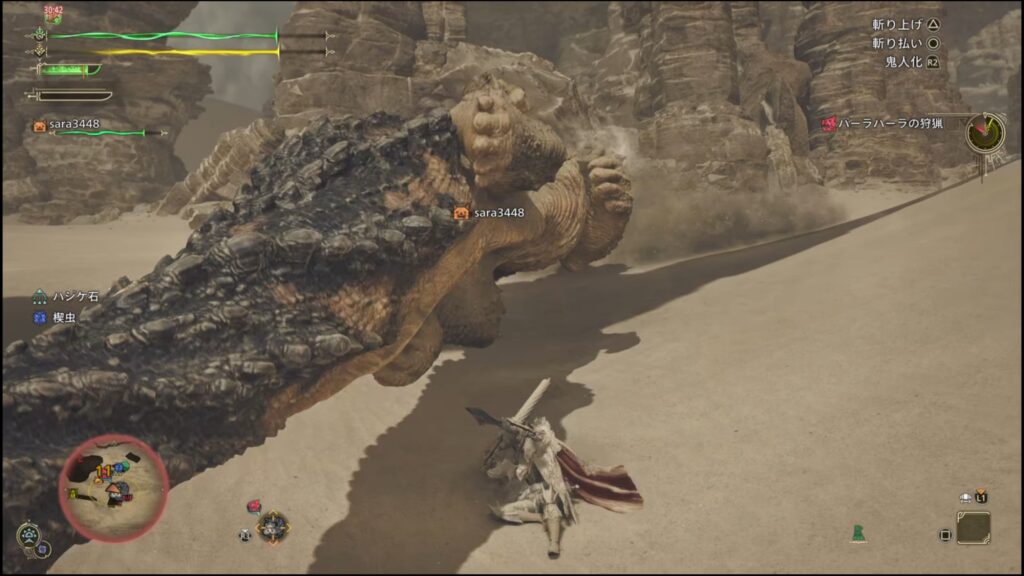The width and height of the screenshot is (1024, 576).
Task: Select the orange-framed focus target icon
Action: 272,526
